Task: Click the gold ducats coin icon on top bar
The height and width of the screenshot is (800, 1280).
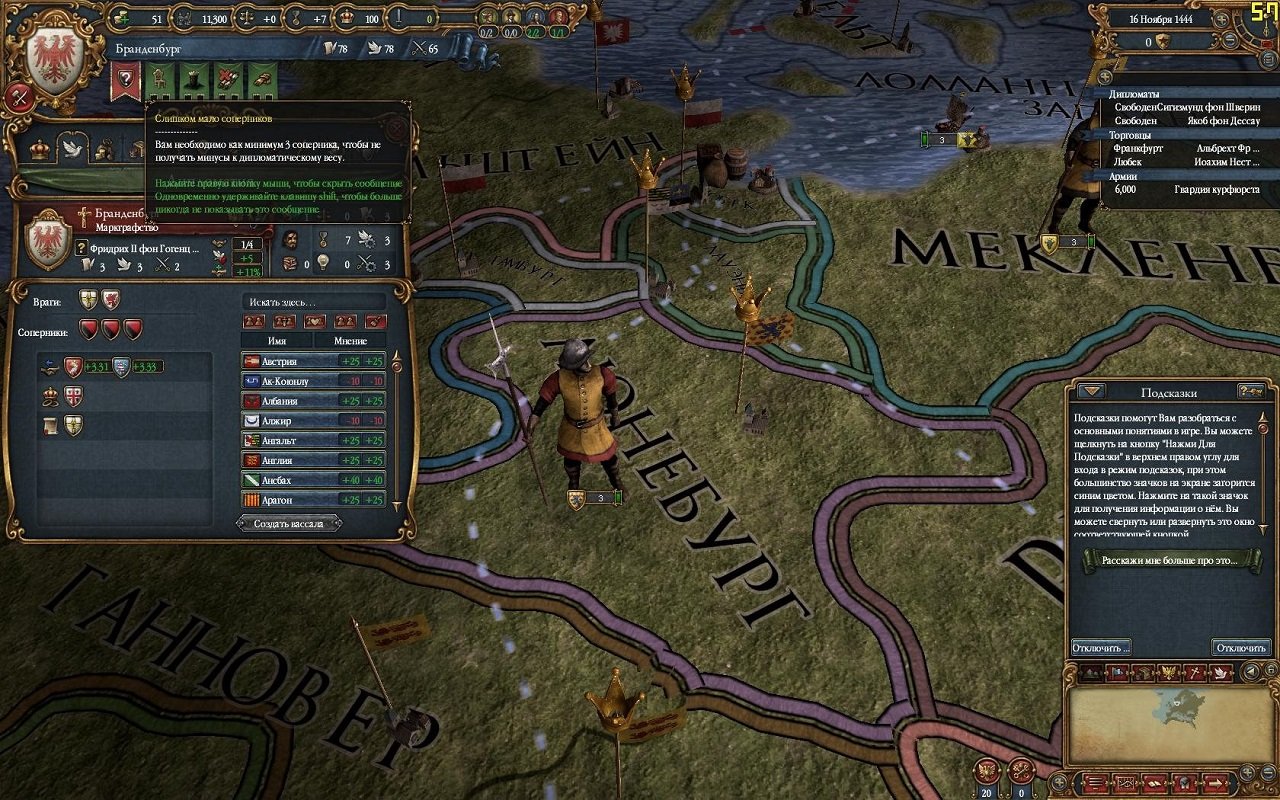Action: (122, 16)
